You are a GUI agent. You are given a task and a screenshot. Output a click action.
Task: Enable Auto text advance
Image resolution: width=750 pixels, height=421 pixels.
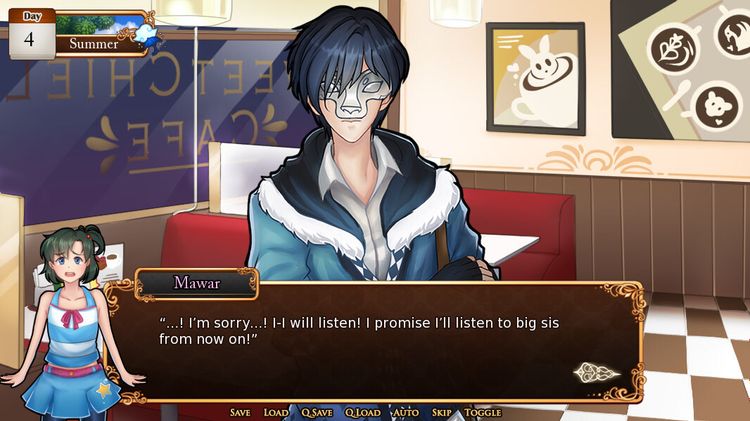(406, 412)
